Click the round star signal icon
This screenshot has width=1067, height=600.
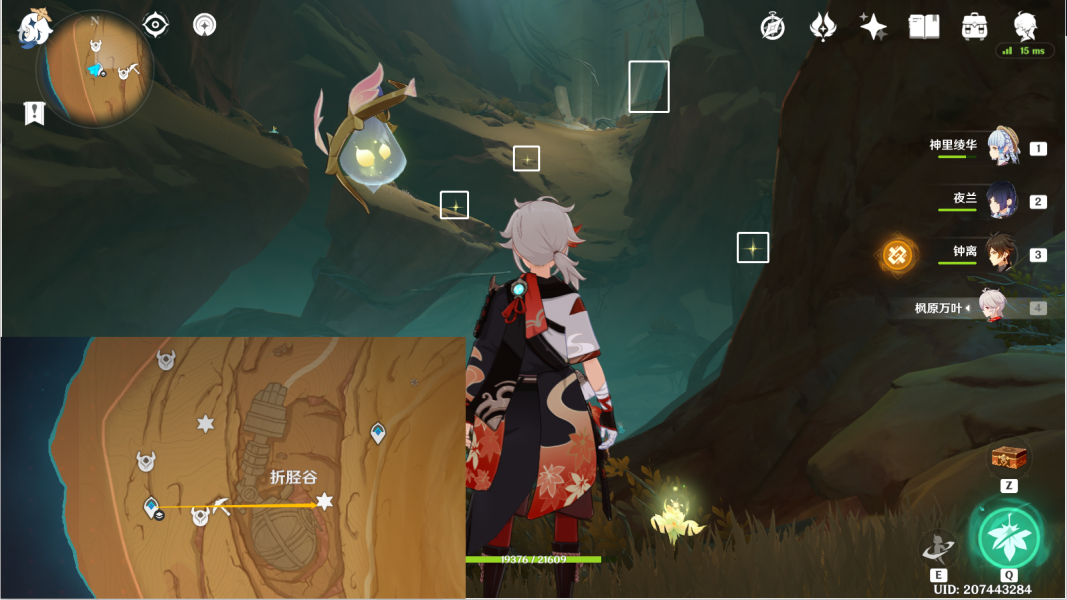coord(204,25)
